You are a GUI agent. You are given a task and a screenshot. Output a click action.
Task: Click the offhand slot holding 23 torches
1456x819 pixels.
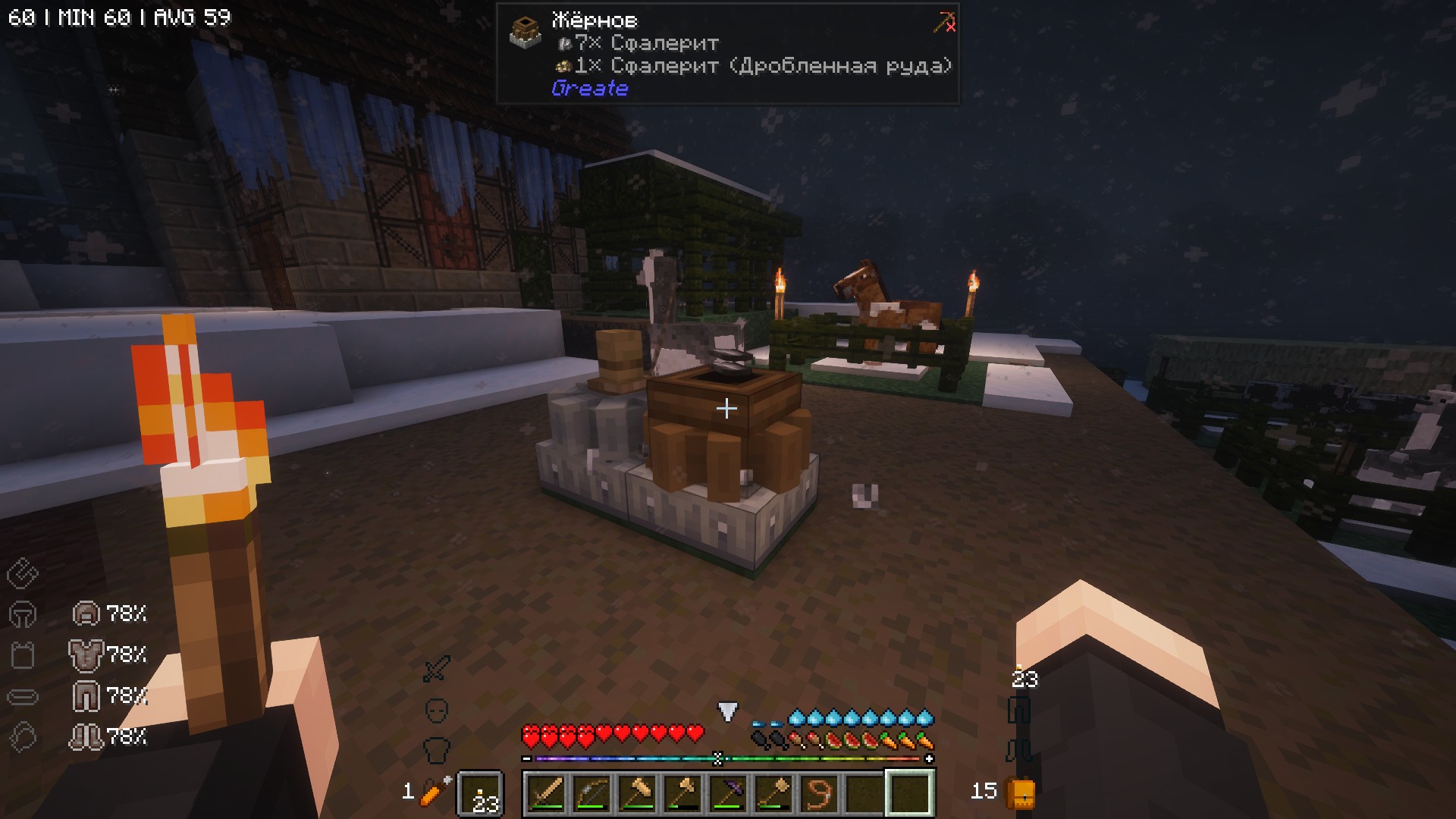[481, 795]
